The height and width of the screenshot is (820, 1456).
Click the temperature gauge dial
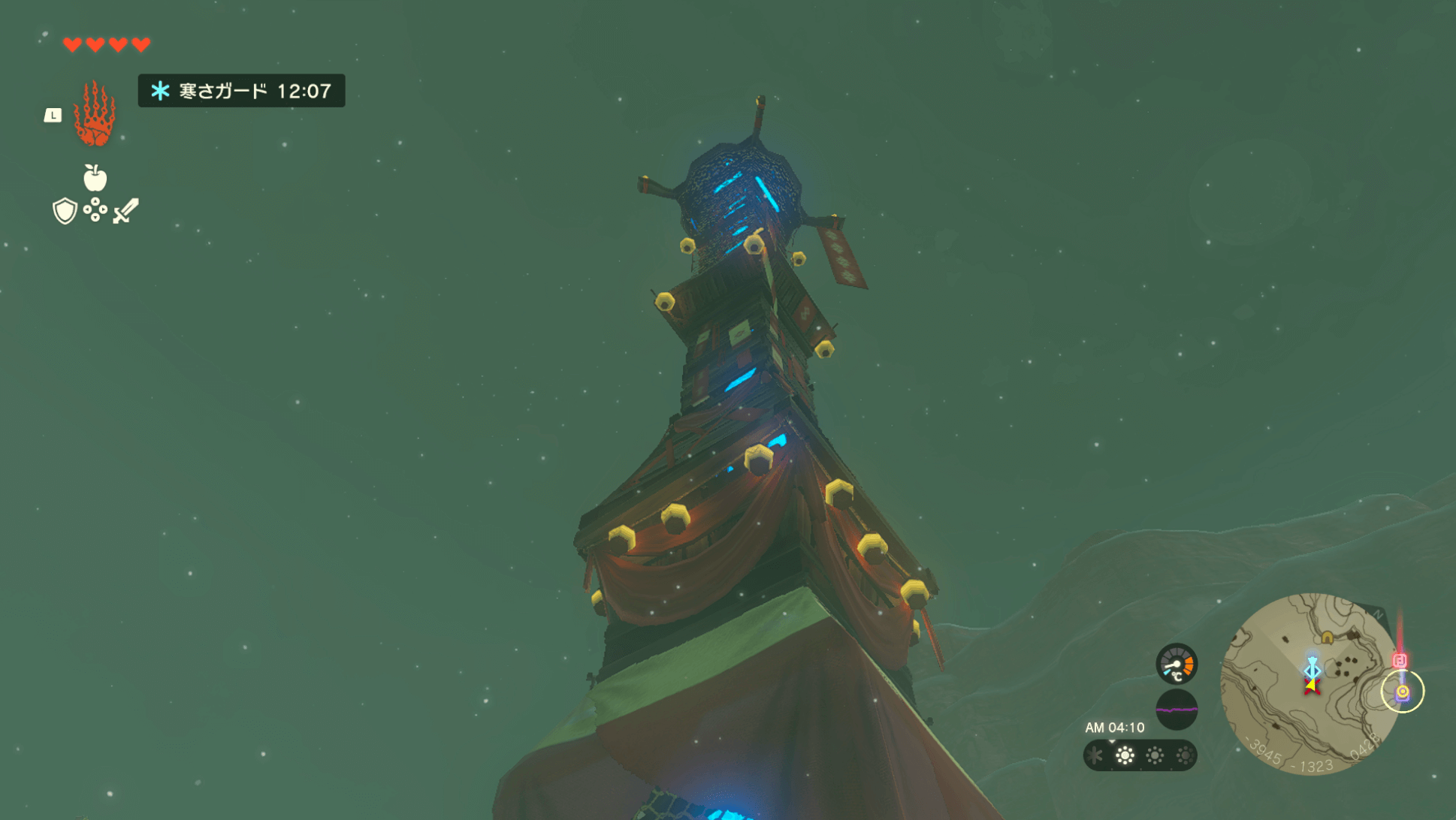(x=1177, y=665)
